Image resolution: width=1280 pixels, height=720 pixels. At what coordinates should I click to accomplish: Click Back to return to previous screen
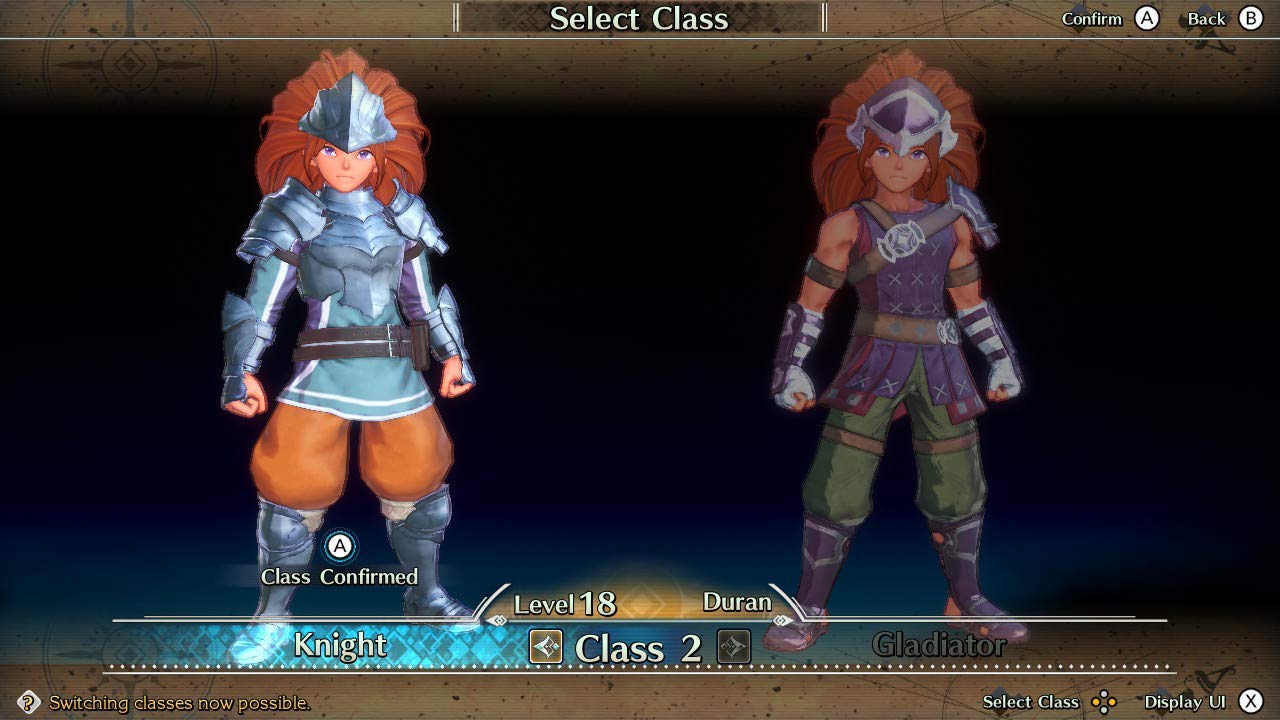[1252, 19]
